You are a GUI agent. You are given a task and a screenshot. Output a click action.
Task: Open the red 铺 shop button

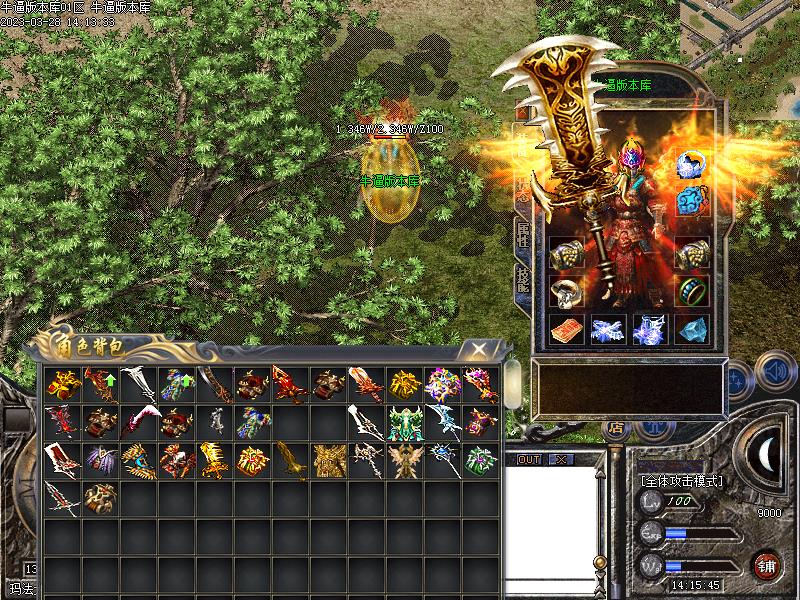click(x=768, y=563)
